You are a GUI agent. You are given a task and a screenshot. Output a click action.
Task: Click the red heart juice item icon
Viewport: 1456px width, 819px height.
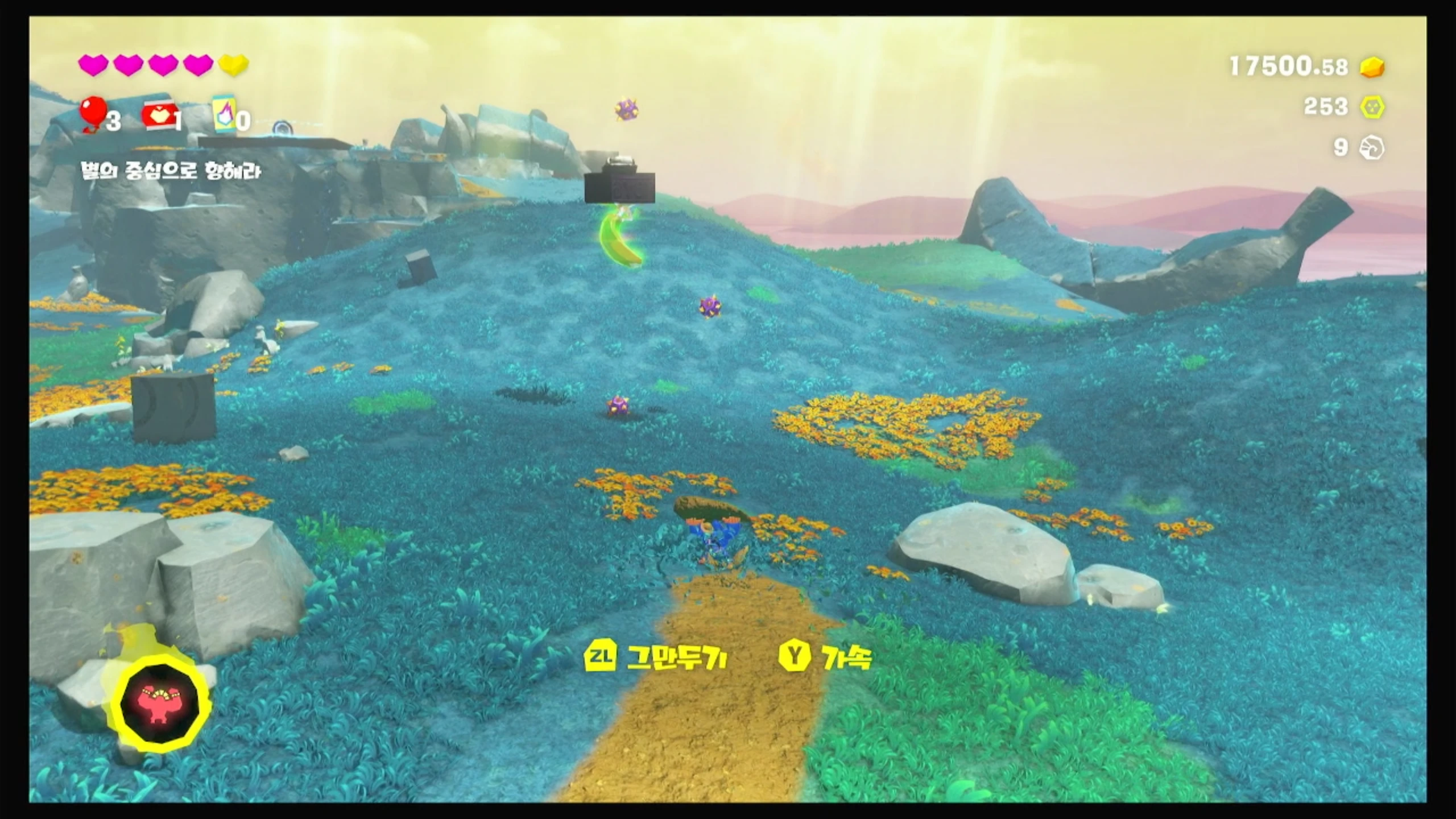point(159,116)
